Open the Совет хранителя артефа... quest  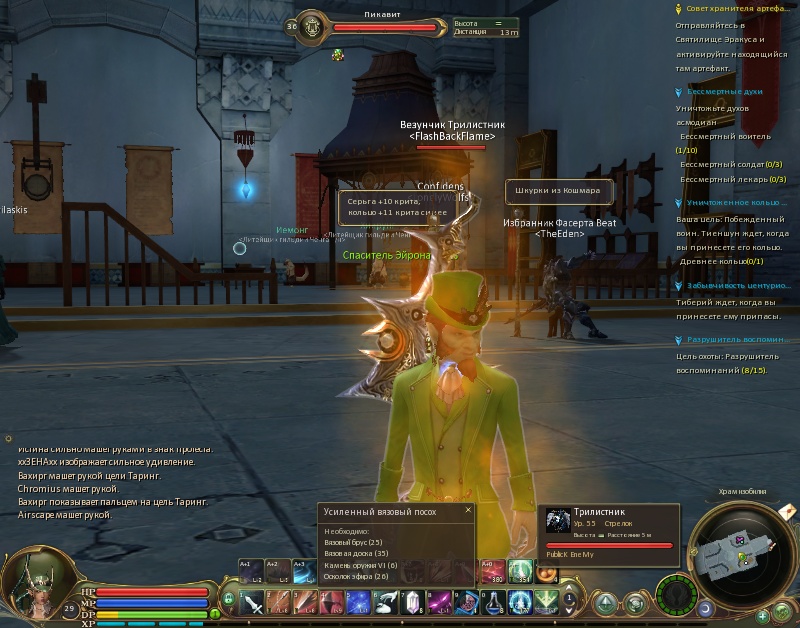[738, 8]
